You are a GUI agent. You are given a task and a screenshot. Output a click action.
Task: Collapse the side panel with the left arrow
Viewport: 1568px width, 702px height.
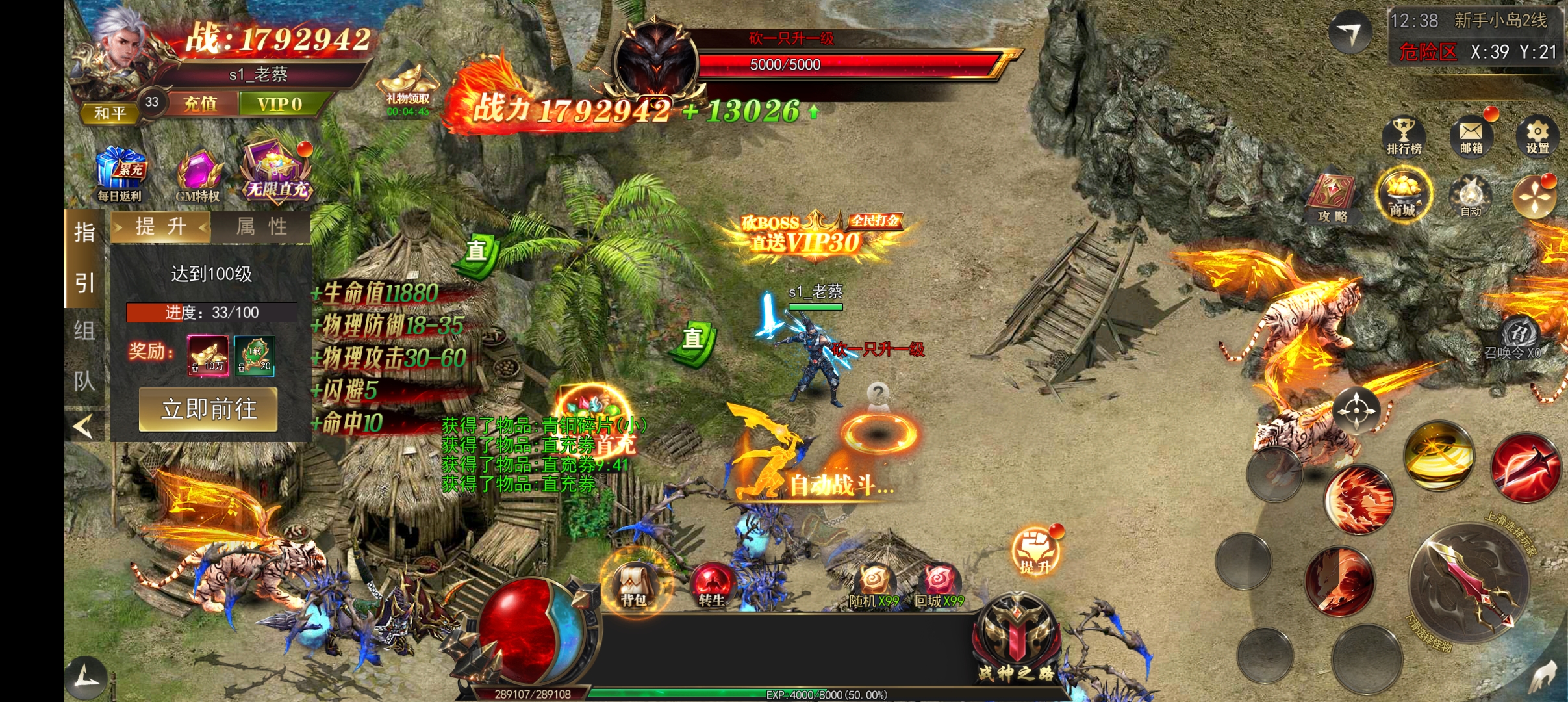coord(84,426)
